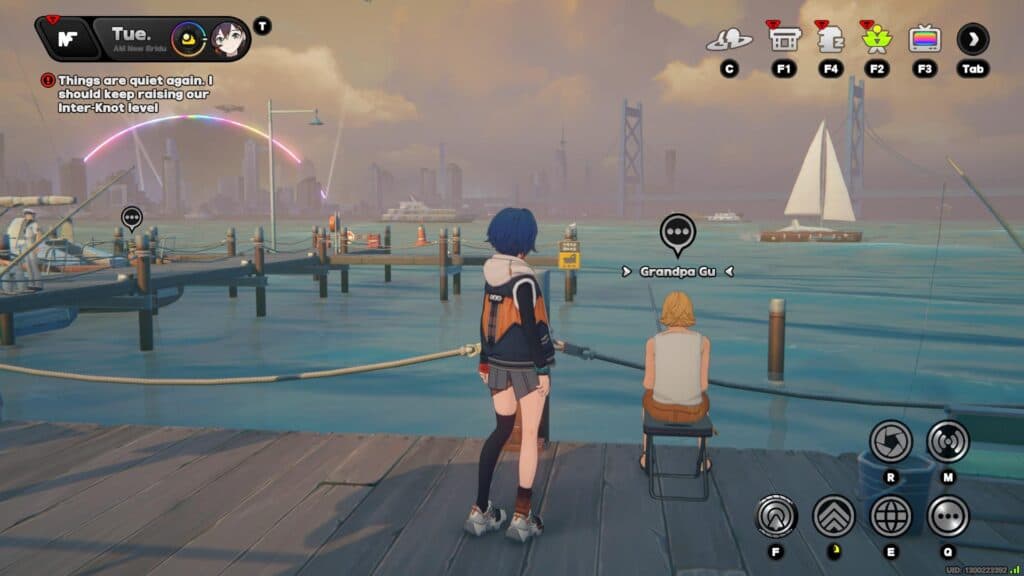The height and width of the screenshot is (576, 1024).
Task: Open the green winged figure icon
Action: click(877, 40)
